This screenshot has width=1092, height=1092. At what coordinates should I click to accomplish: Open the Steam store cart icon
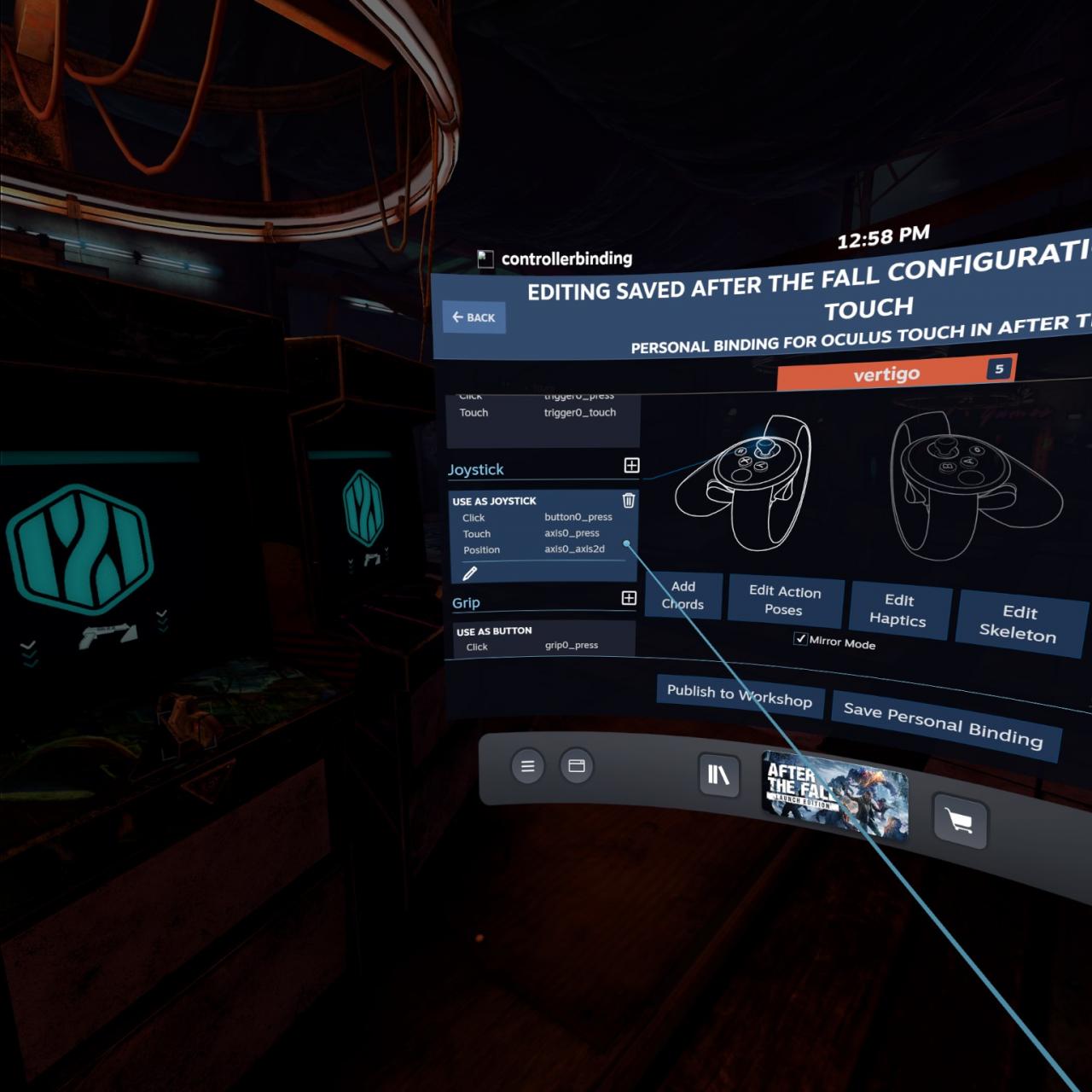(x=959, y=822)
